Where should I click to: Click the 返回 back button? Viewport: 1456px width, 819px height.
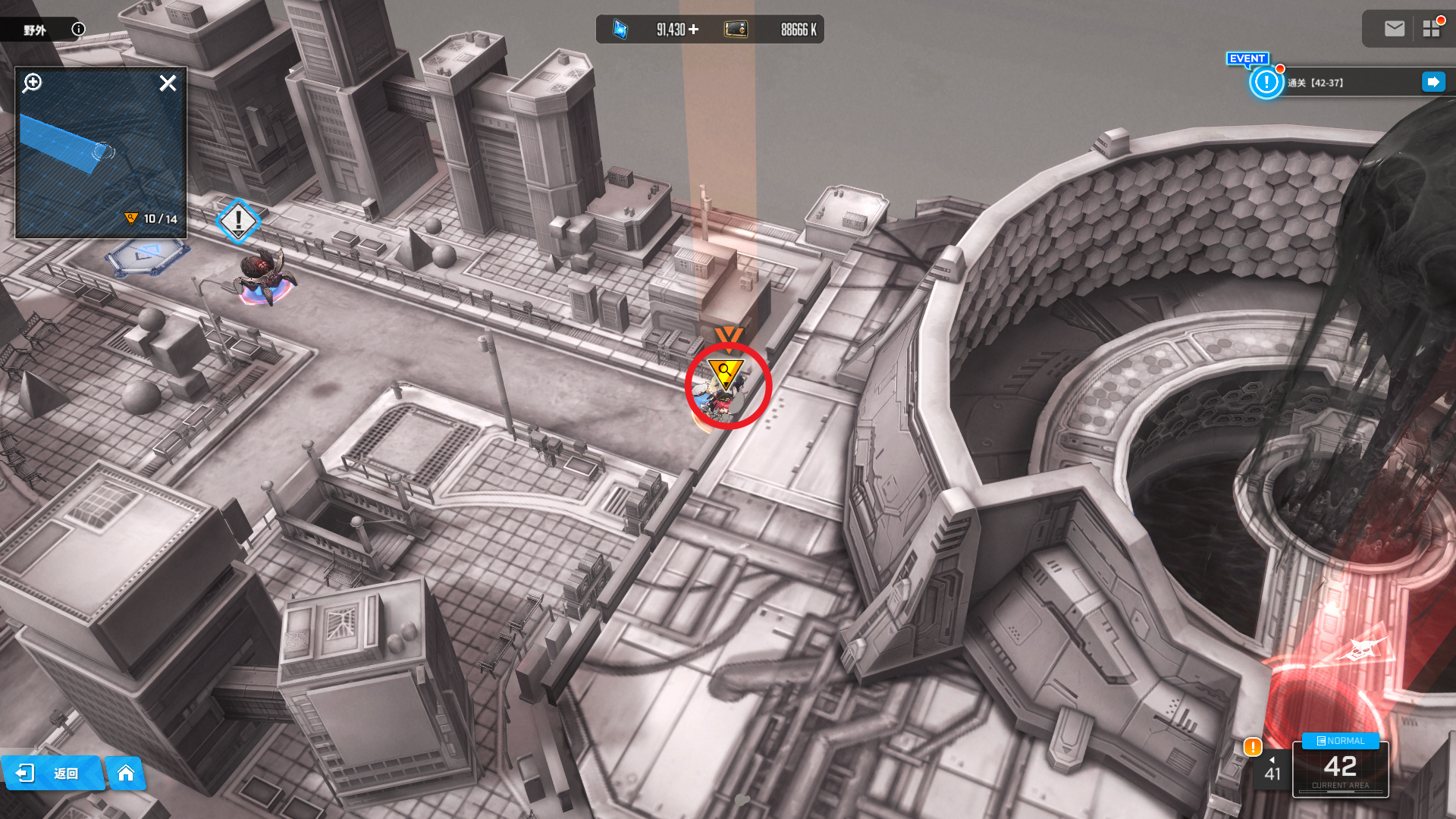click(53, 773)
